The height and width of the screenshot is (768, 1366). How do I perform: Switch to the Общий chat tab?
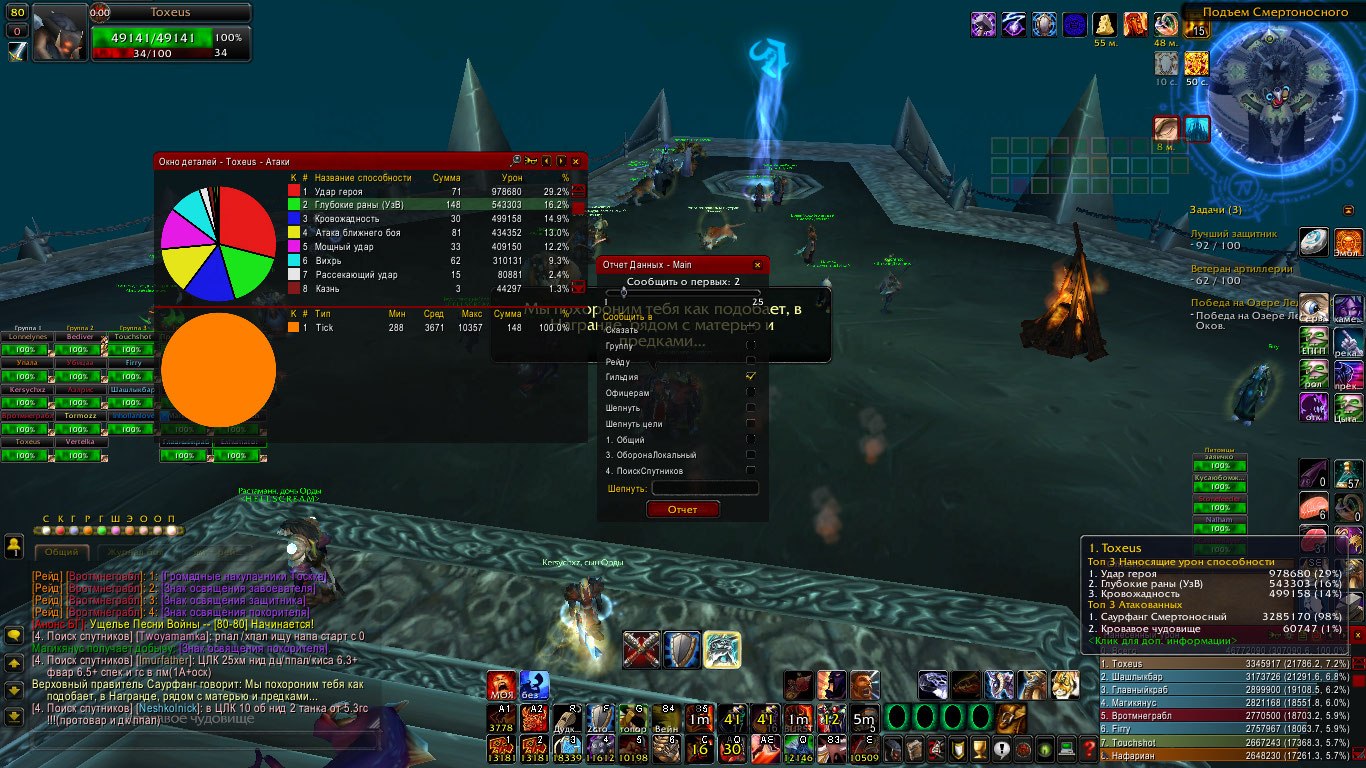pyautogui.click(x=62, y=551)
